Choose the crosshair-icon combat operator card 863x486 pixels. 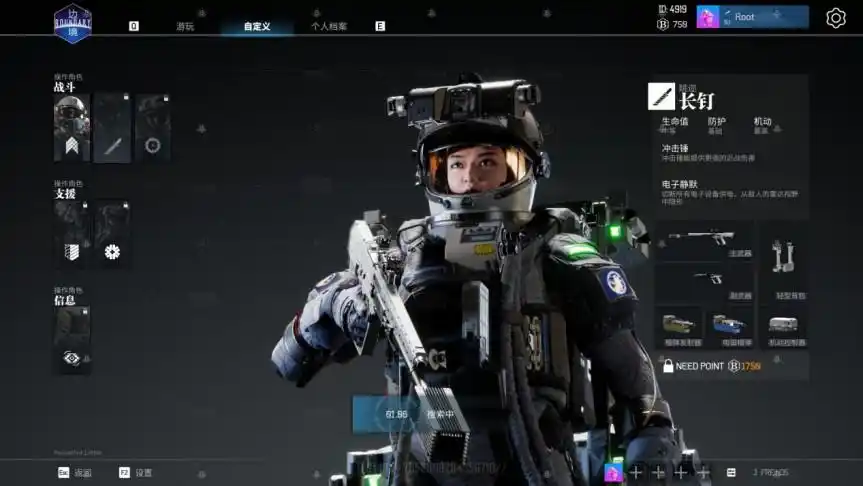click(152, 128)
